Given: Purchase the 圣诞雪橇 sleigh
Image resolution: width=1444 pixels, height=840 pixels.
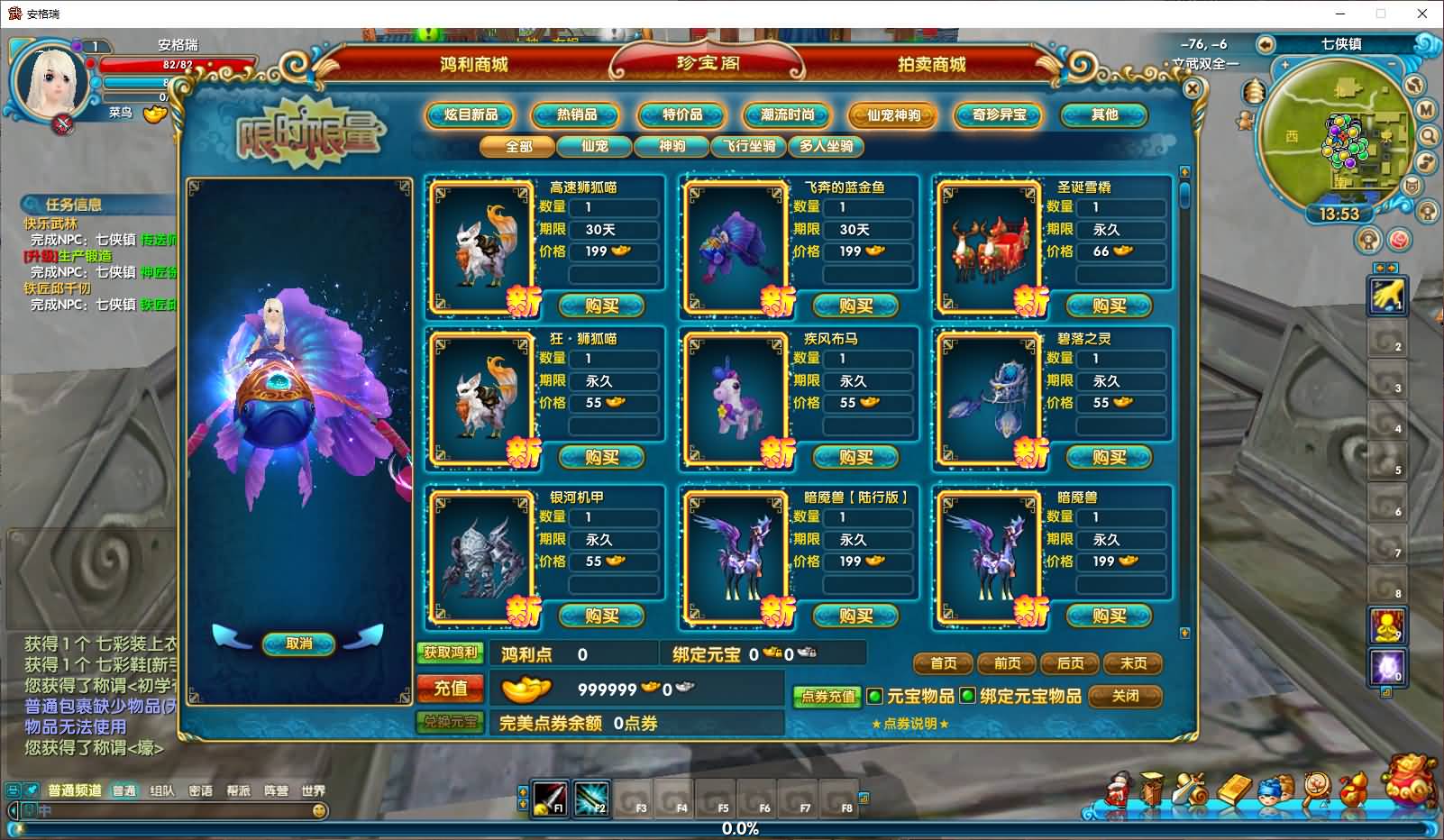Looking at the screenshot, I should click(x=1109, y=306).
